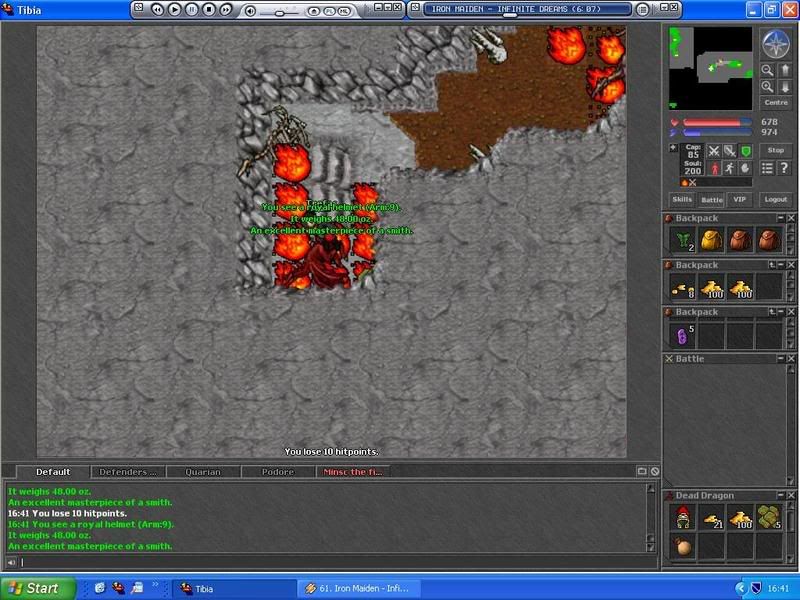Select the royal helmet in Dead Dragon
The height and width of the screenshot is (600, 800).
click(682, 518)
